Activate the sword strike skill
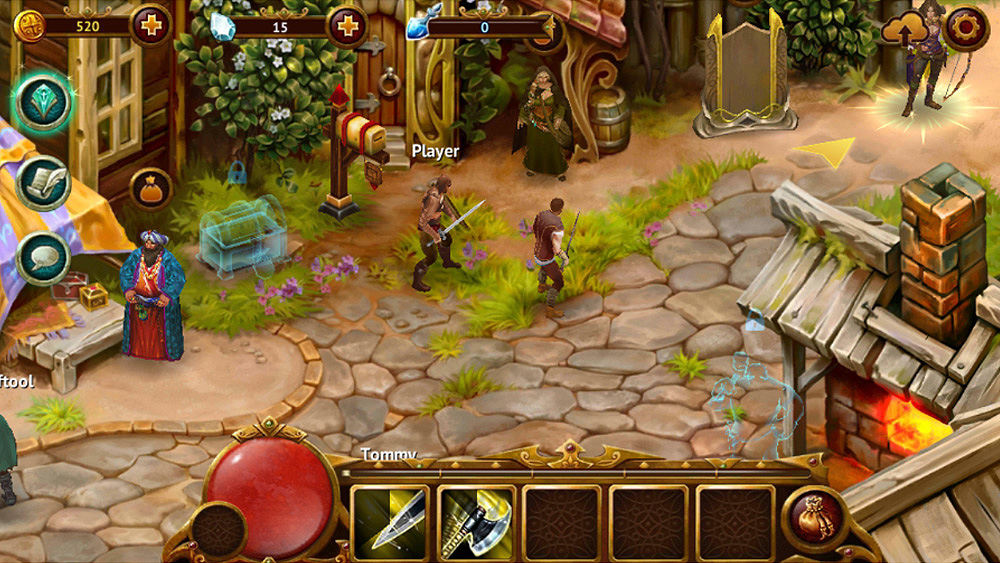The height and width of the screenshot is (563, 1000). (389, 523)
